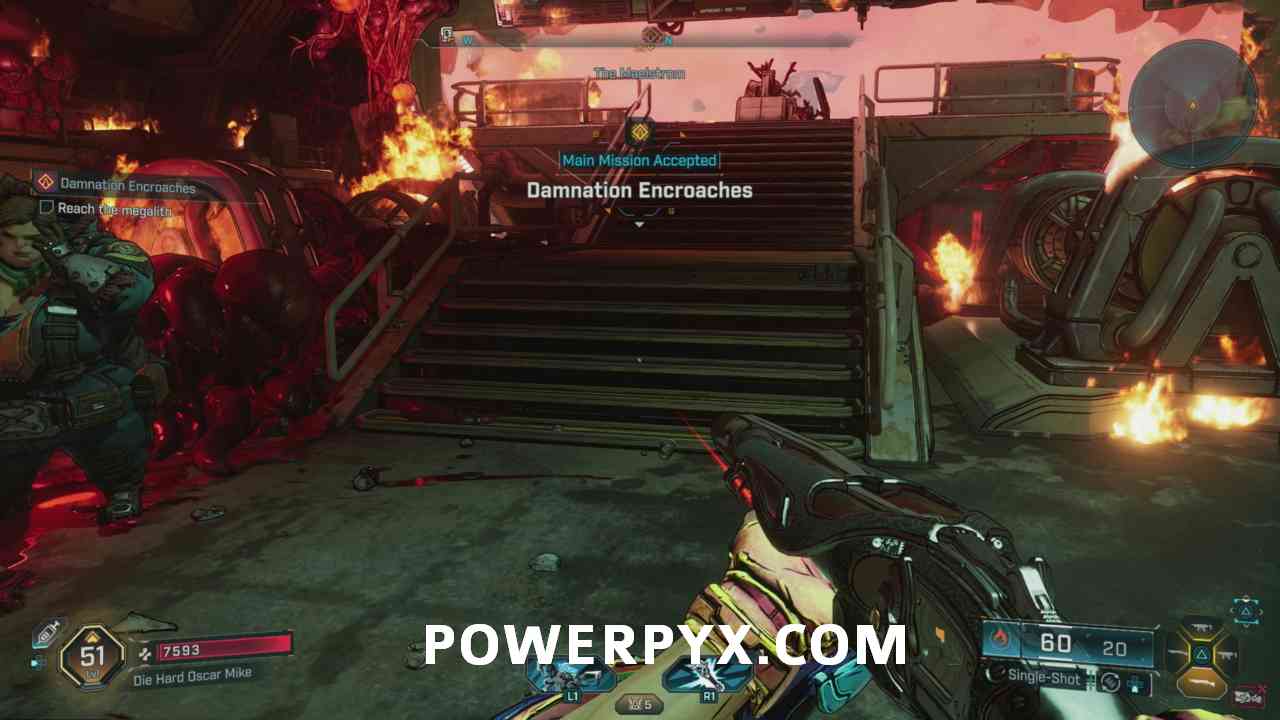Activate the R1 action skill

click(709, 677)
